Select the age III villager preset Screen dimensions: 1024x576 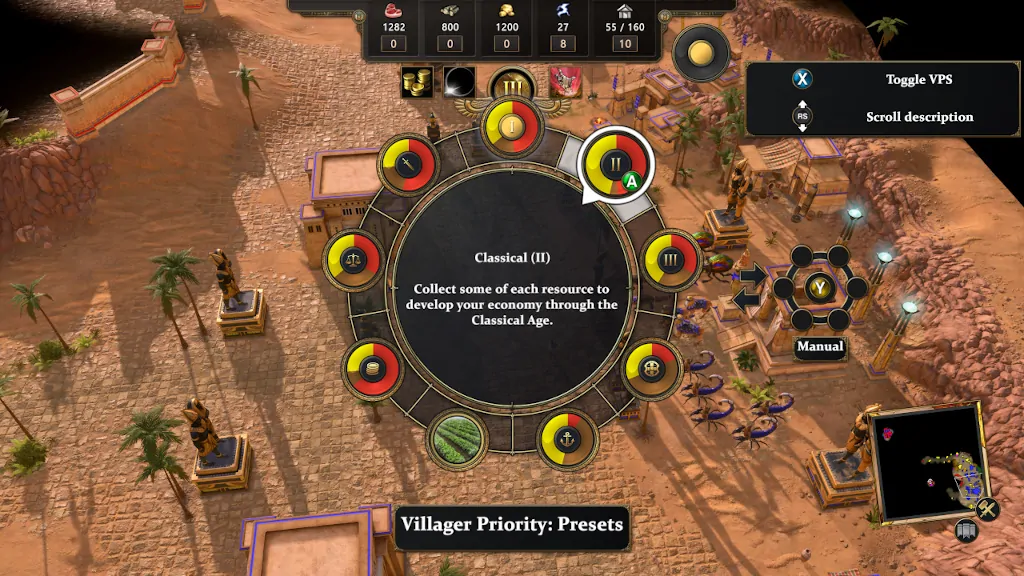669,260
